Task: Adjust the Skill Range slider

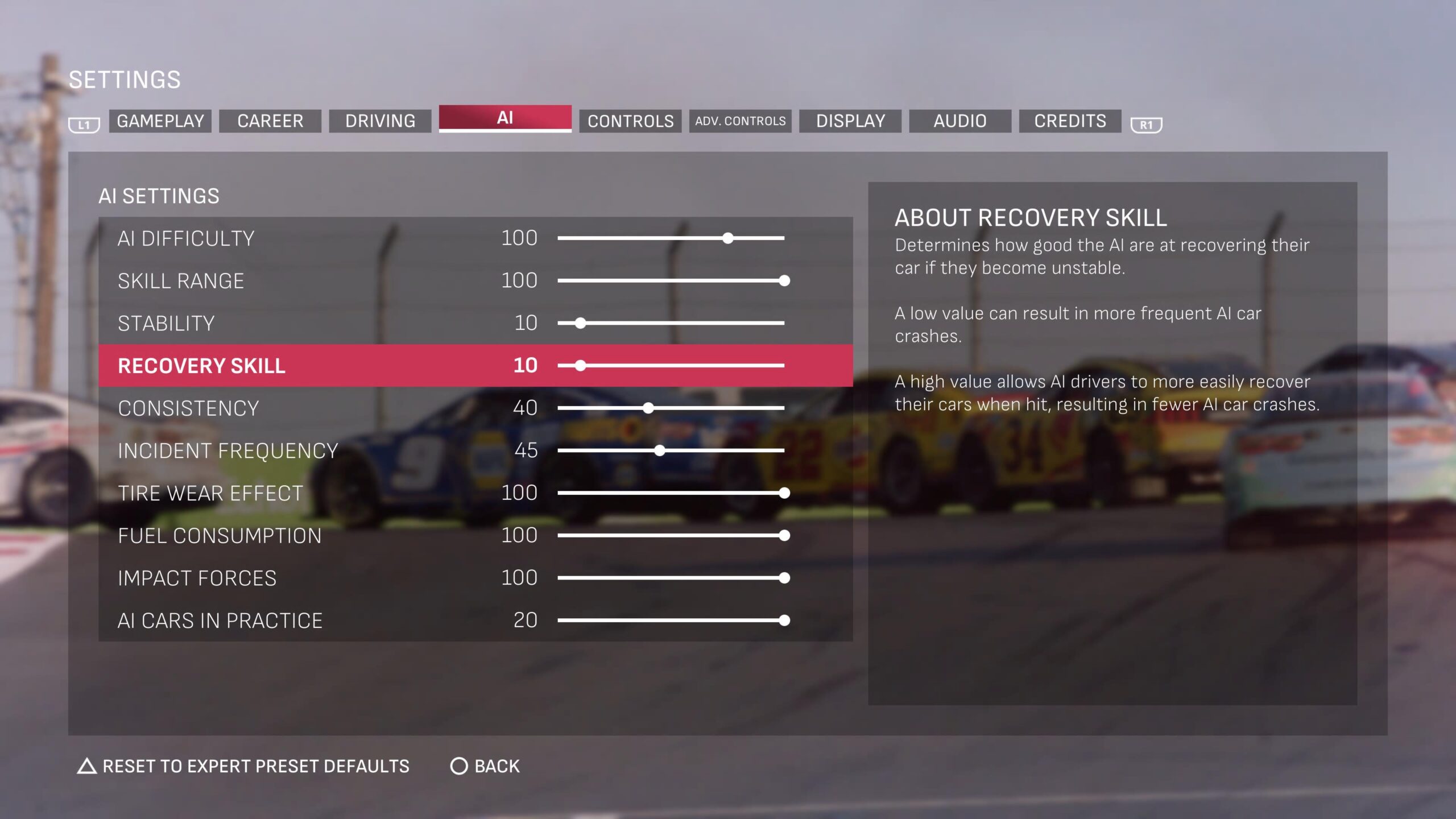Action: click(671, 280)
